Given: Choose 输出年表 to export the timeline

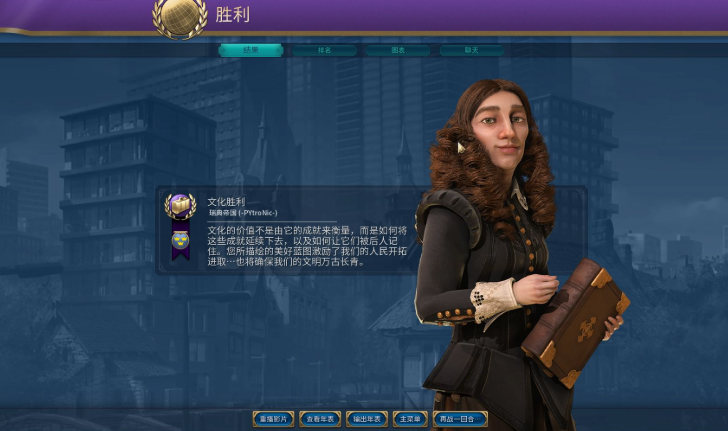Looking at the screenshot, I should click(367, 419).
